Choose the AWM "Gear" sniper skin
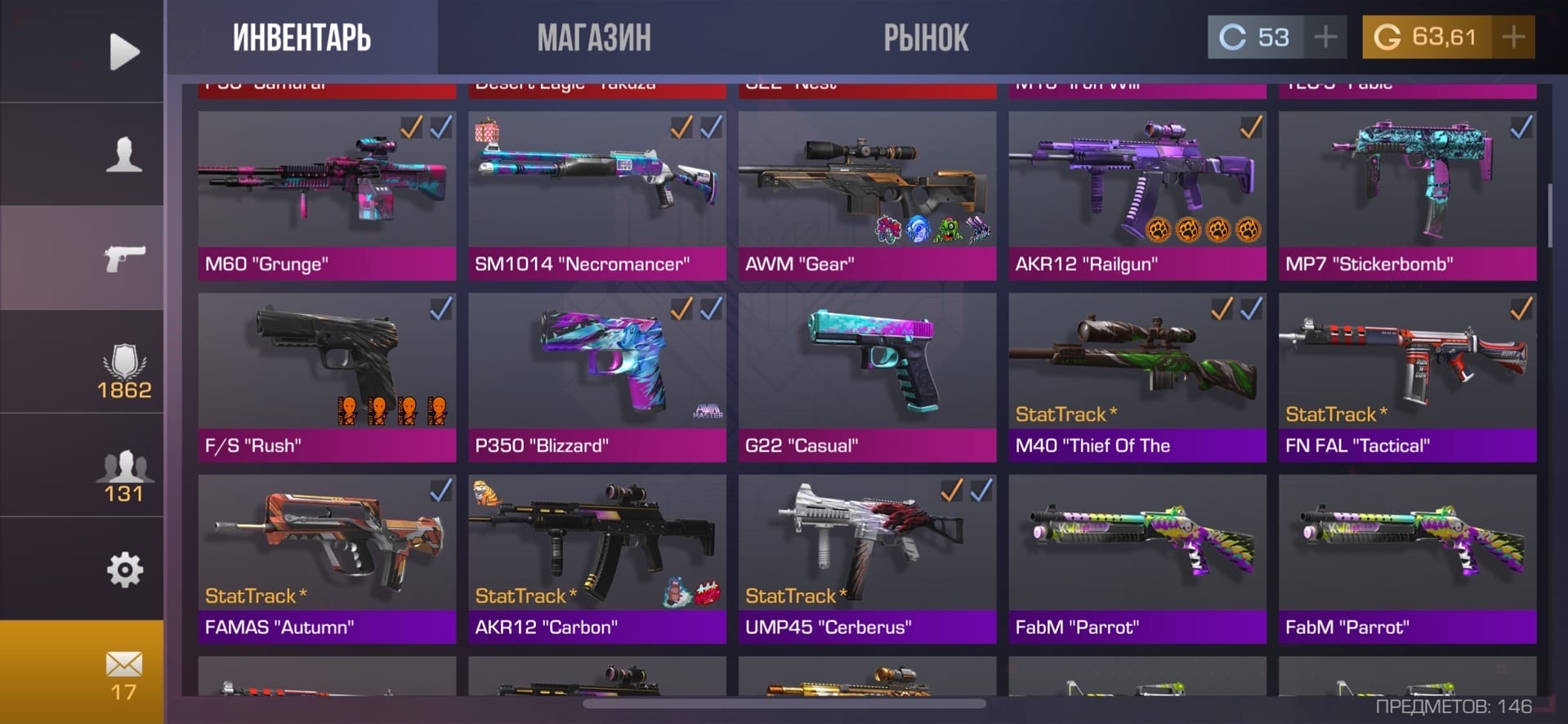 pos(867,196)
